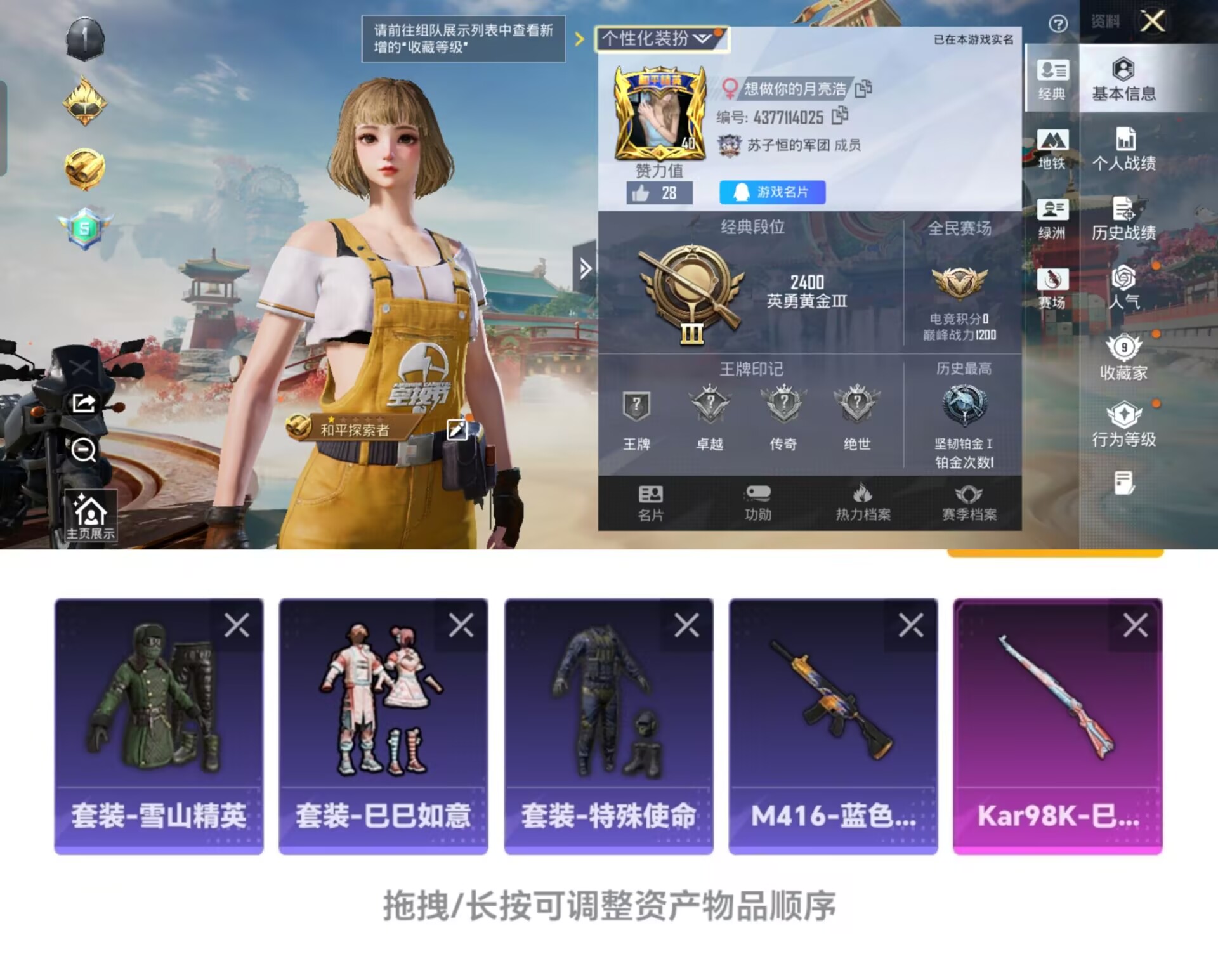Viewport: 1218px width, 980px height.
Task: Open the 苏子恒的军团 clan link
Action: tap(790, 145)
